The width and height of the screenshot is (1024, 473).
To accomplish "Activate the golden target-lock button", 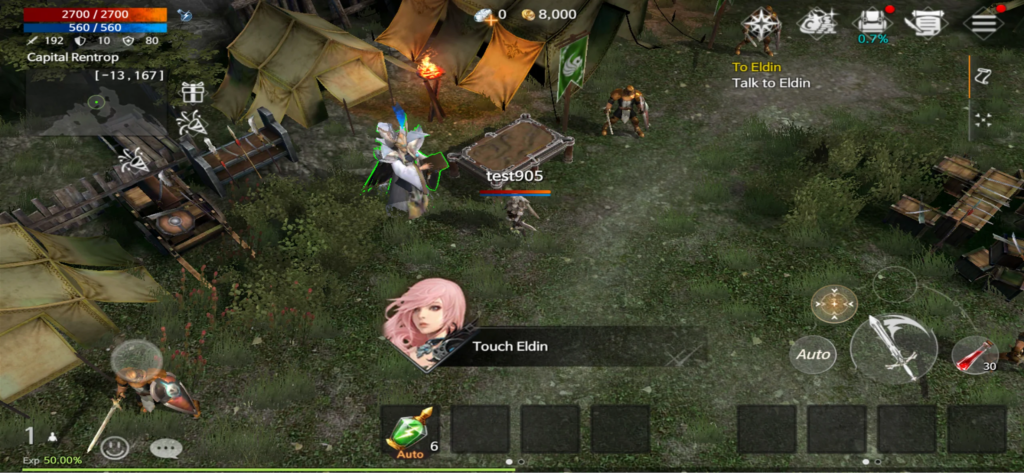I will (x=834, y=304).
